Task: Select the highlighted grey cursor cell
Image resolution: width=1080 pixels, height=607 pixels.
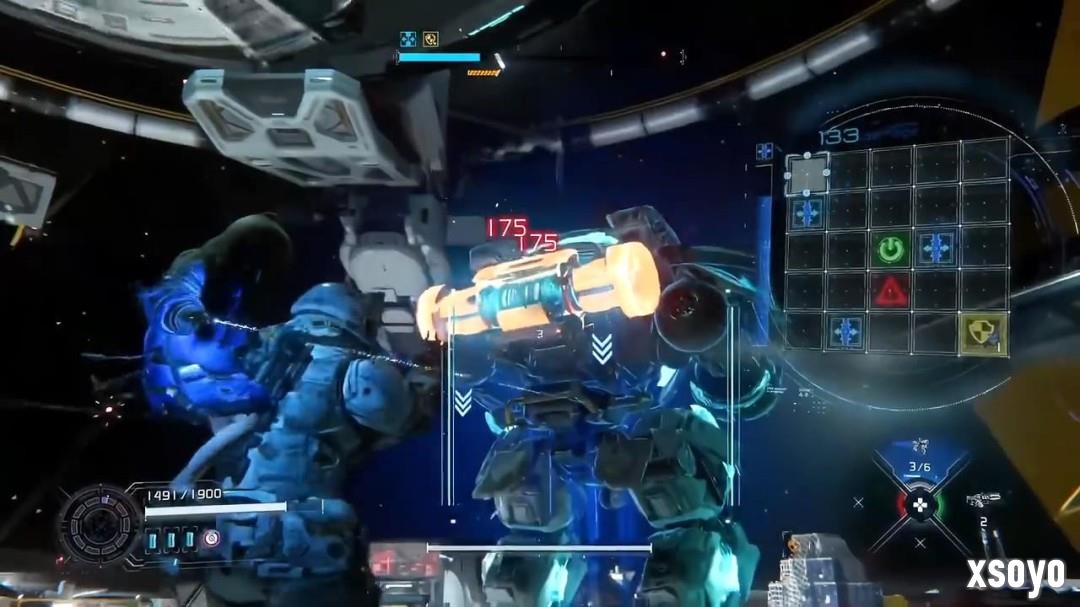Action: [x=807, y=174]
